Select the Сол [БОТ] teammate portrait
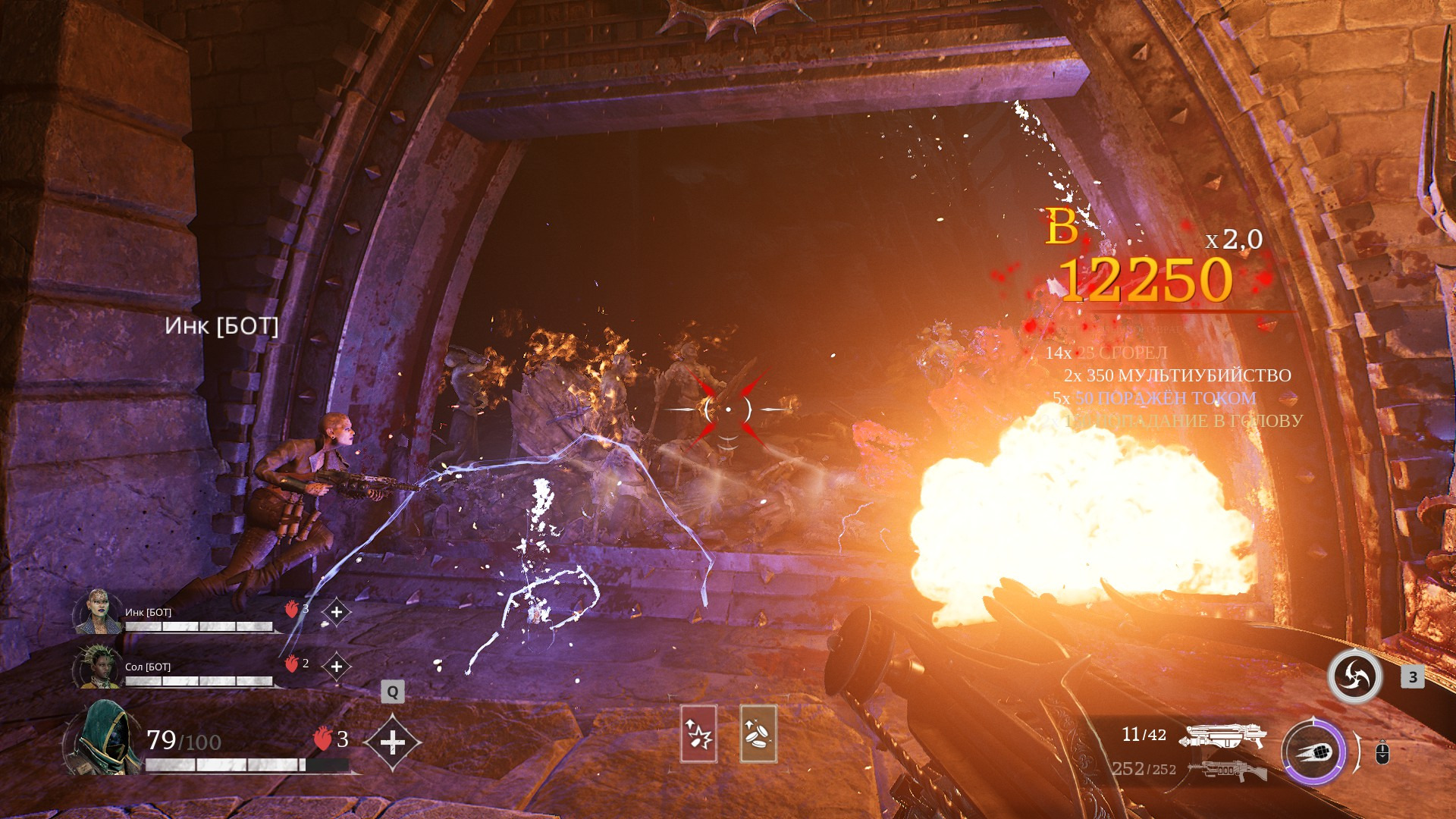The image size is (1456, 819). point(98,667)
